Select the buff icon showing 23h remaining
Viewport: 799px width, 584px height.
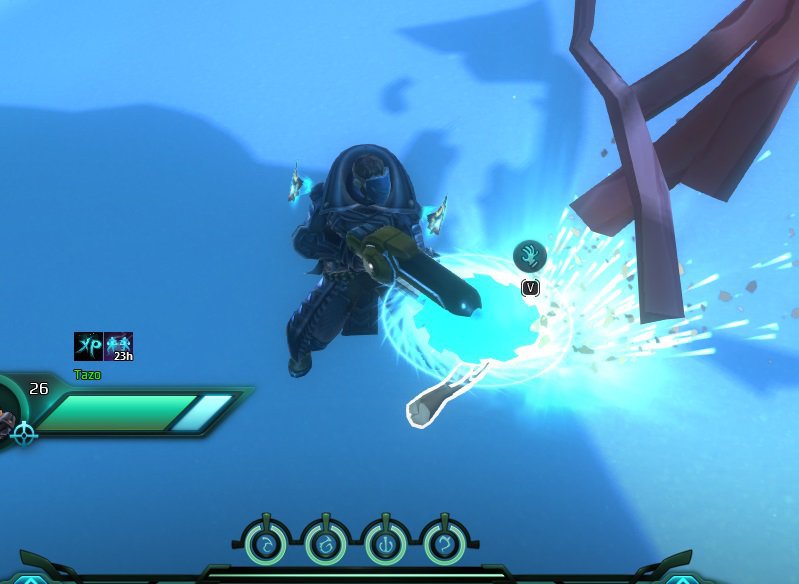coord(118,346)
